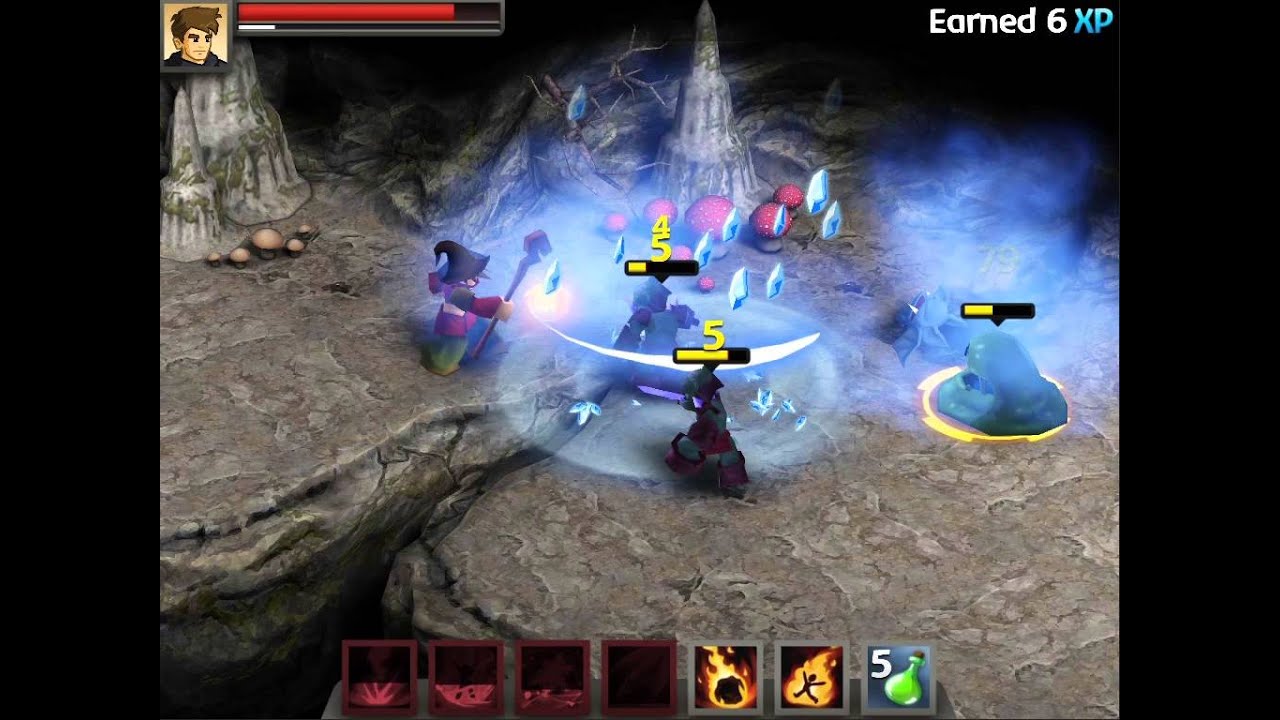This screenshot has width=1280, height=720.
Task: Click the hero portrait icon
Action: click(196, 34)
